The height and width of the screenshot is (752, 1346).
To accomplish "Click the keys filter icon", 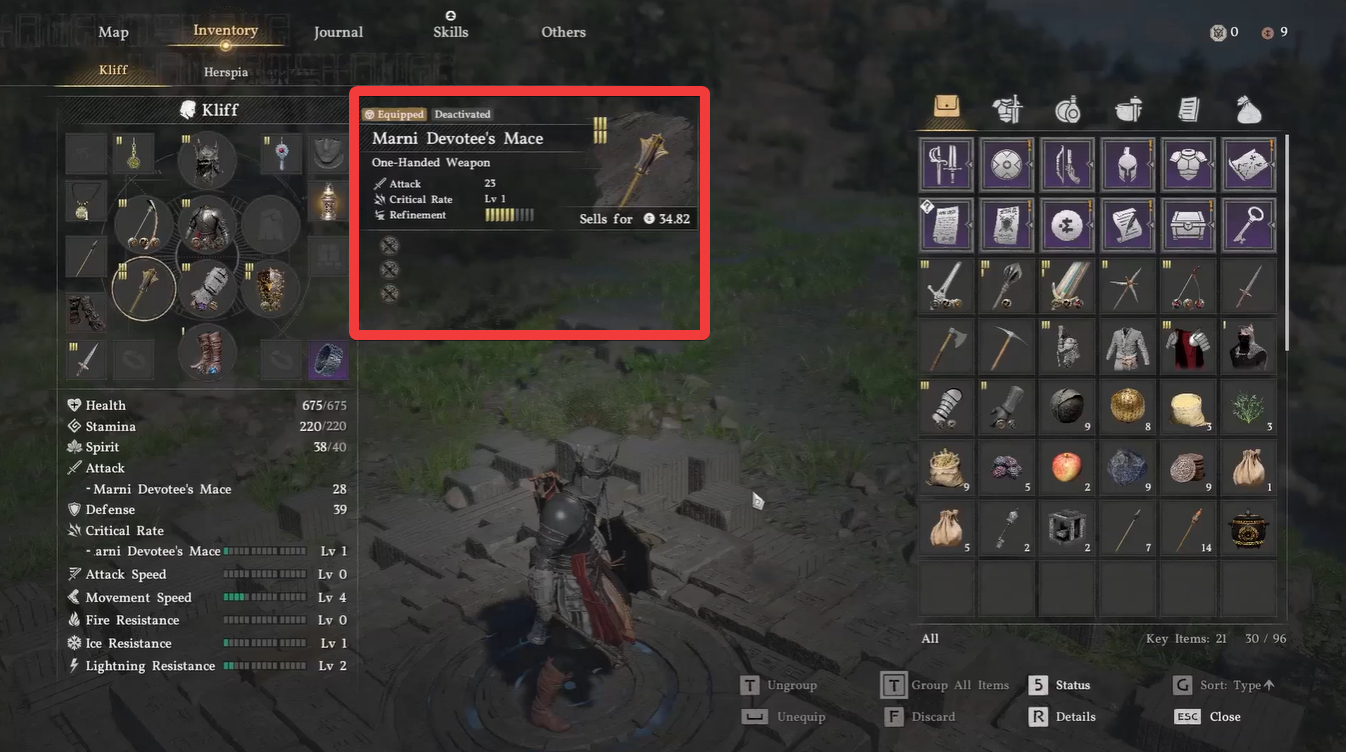I will 1247,224.
